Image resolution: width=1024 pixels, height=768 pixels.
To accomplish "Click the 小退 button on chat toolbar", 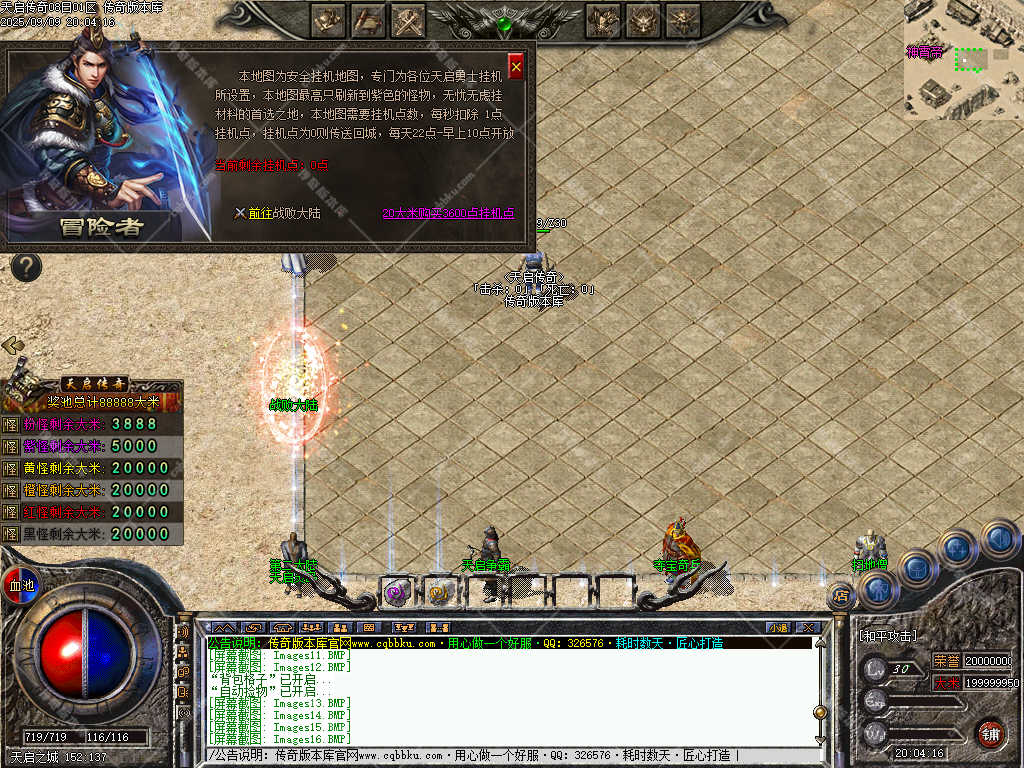I will (777, 627).
